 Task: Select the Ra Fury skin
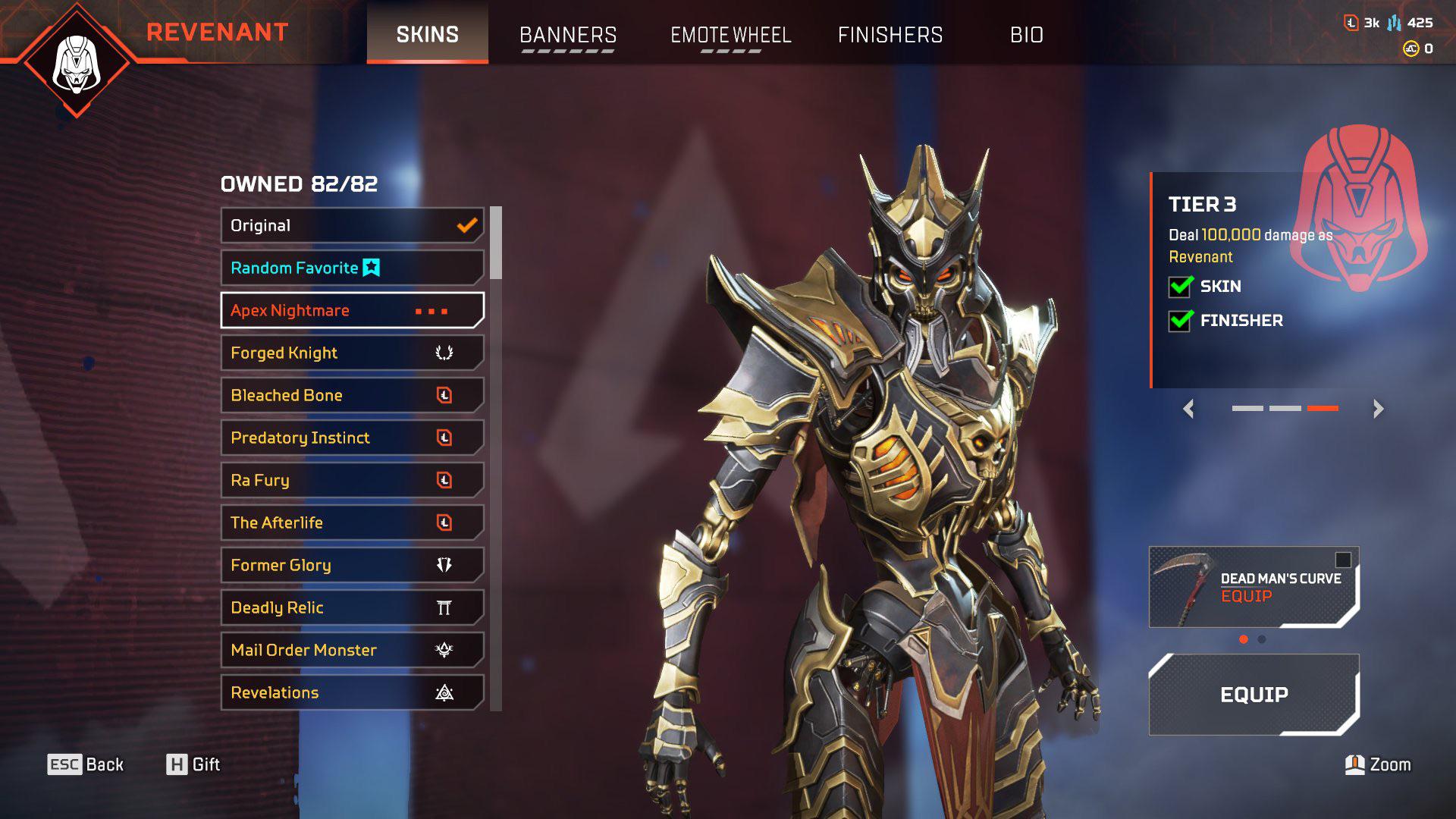click(x=352, y=480)
